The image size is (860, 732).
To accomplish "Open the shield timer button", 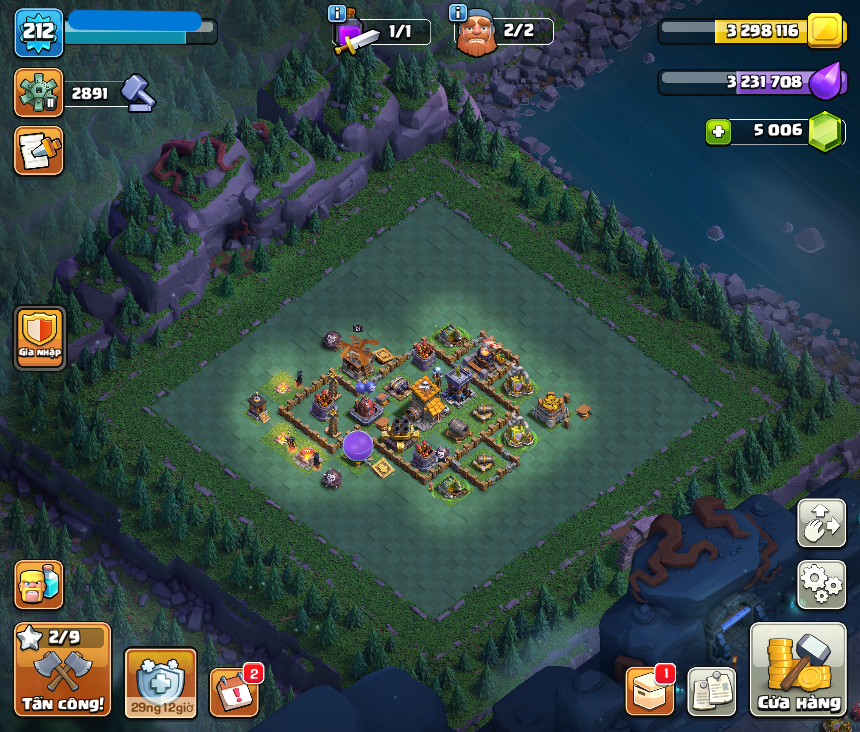I will (160, 683).
